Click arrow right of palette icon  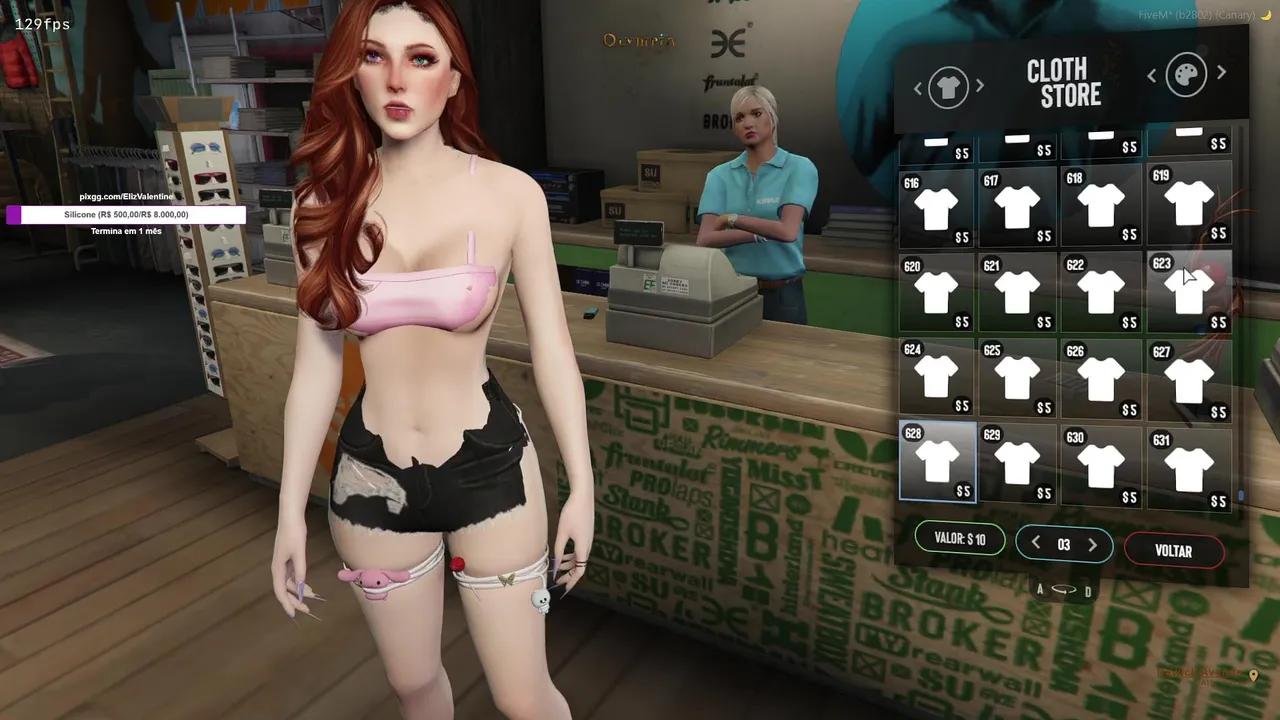click(1221, 73)
